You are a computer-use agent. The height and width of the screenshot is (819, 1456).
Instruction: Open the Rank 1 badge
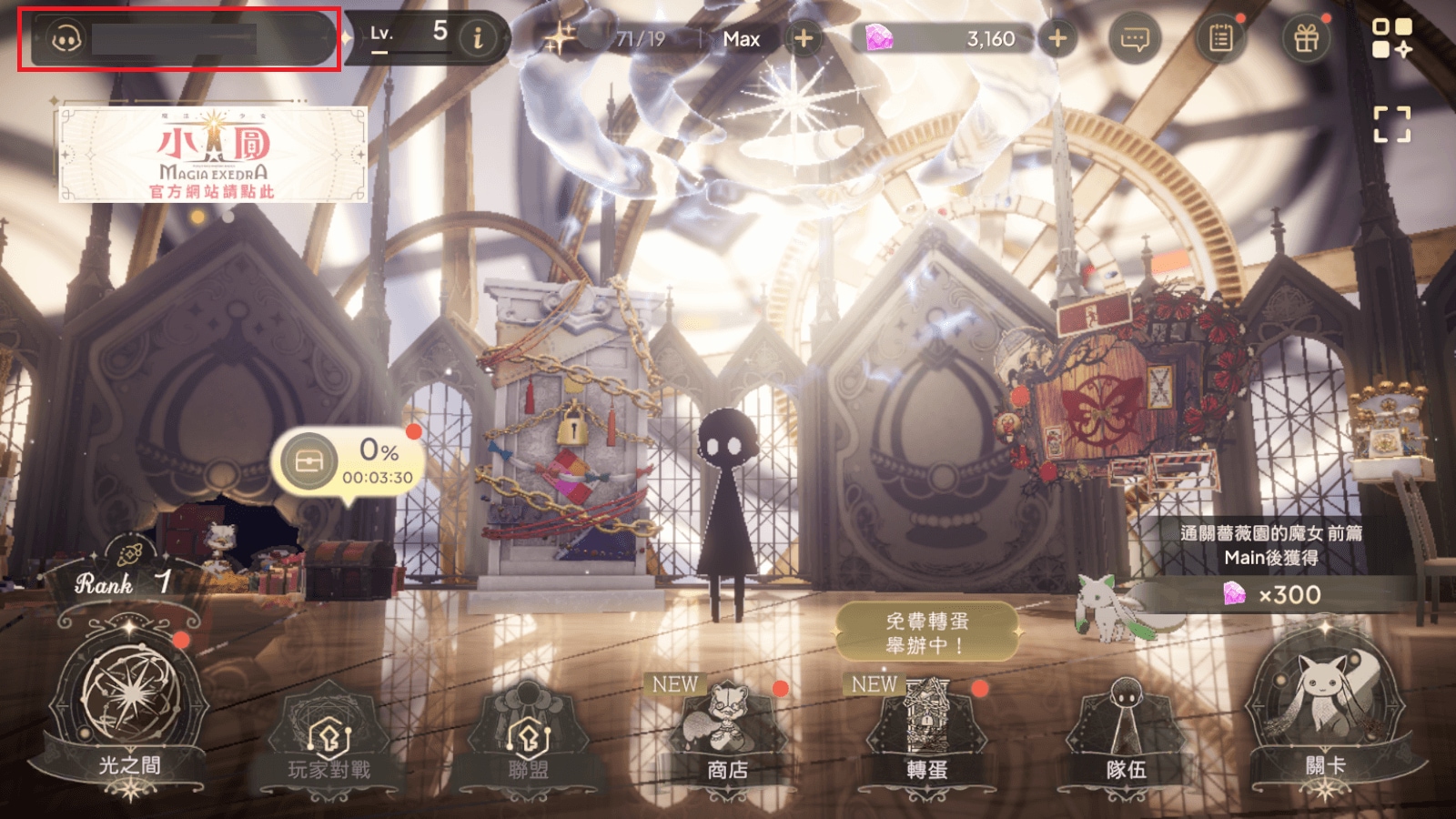[123, 582]
